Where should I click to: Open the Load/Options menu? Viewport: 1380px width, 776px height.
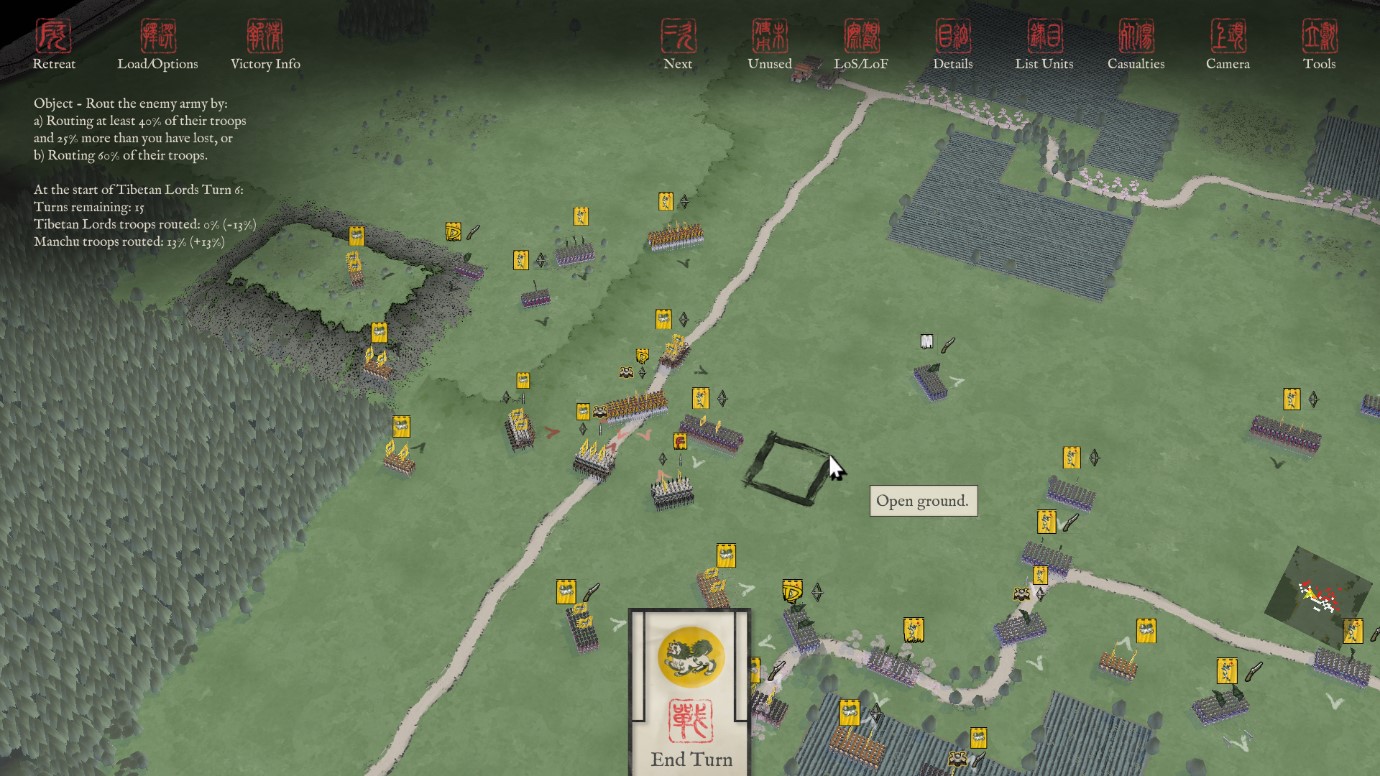[158, 45]
